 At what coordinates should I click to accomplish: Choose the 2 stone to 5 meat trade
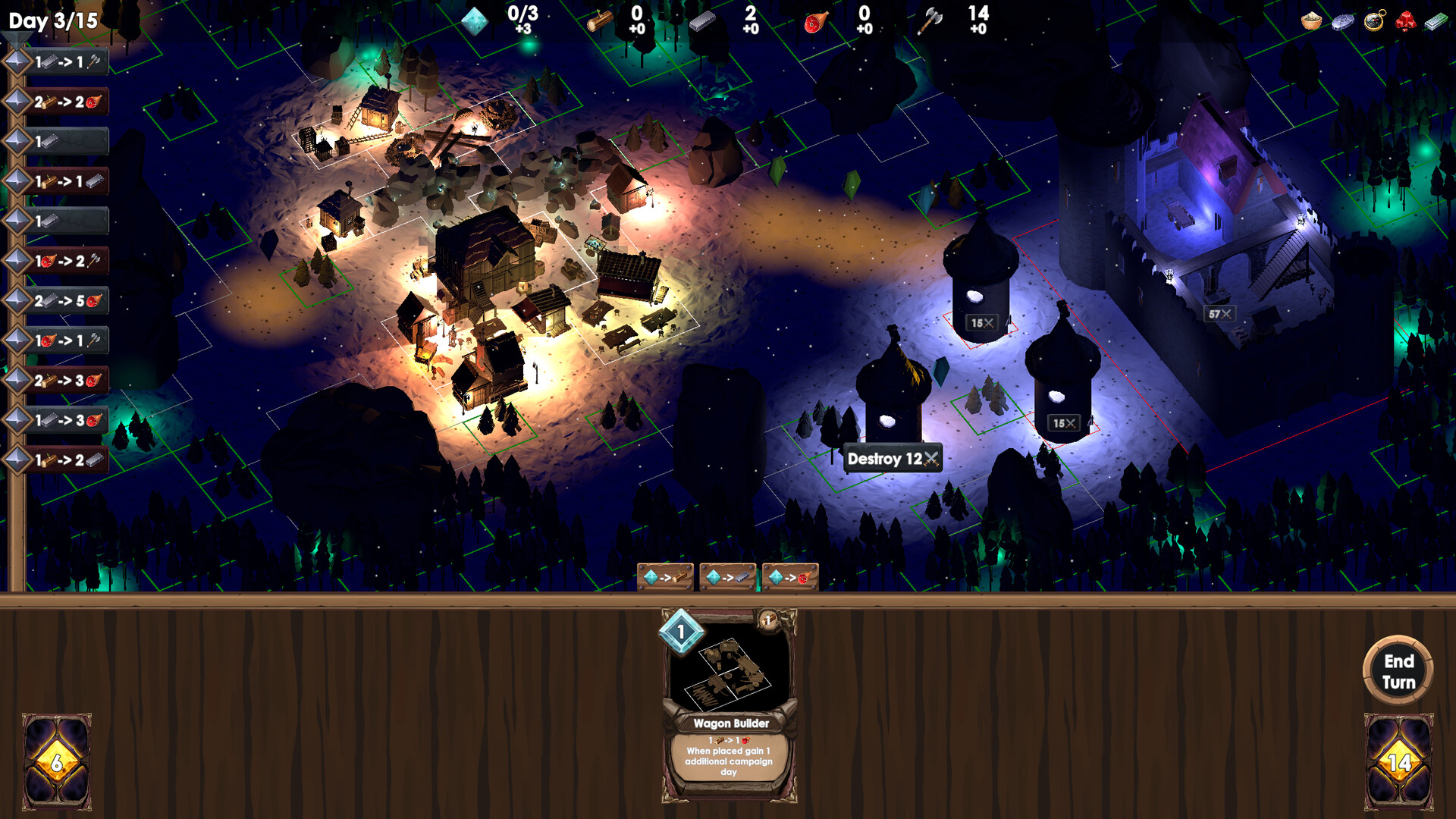click(67, 301)
